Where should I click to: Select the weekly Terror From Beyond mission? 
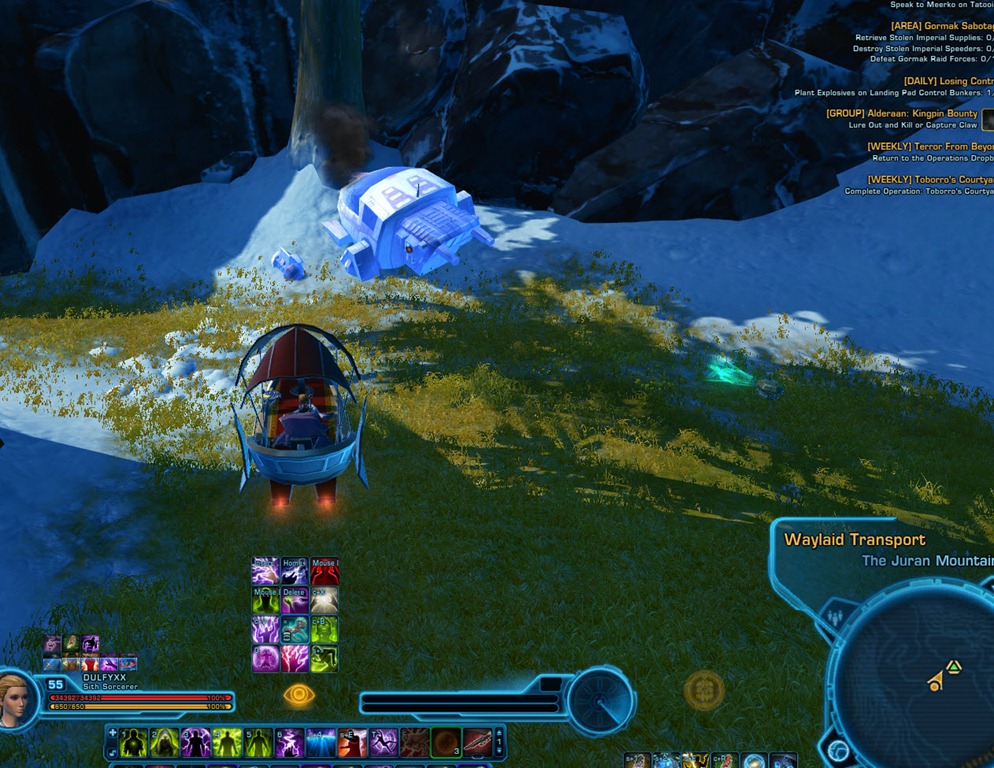(930, 147)
